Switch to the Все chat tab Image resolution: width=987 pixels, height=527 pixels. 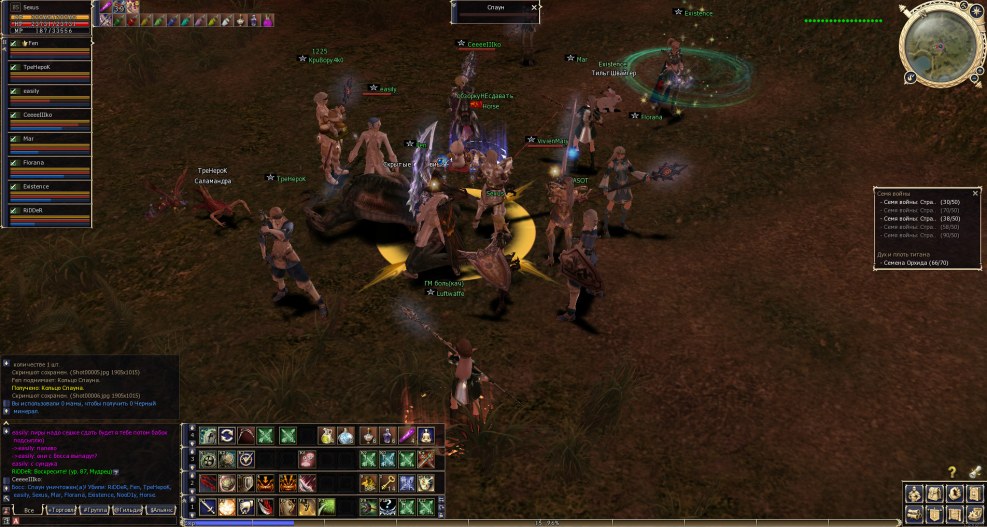[x=29, y=510]
